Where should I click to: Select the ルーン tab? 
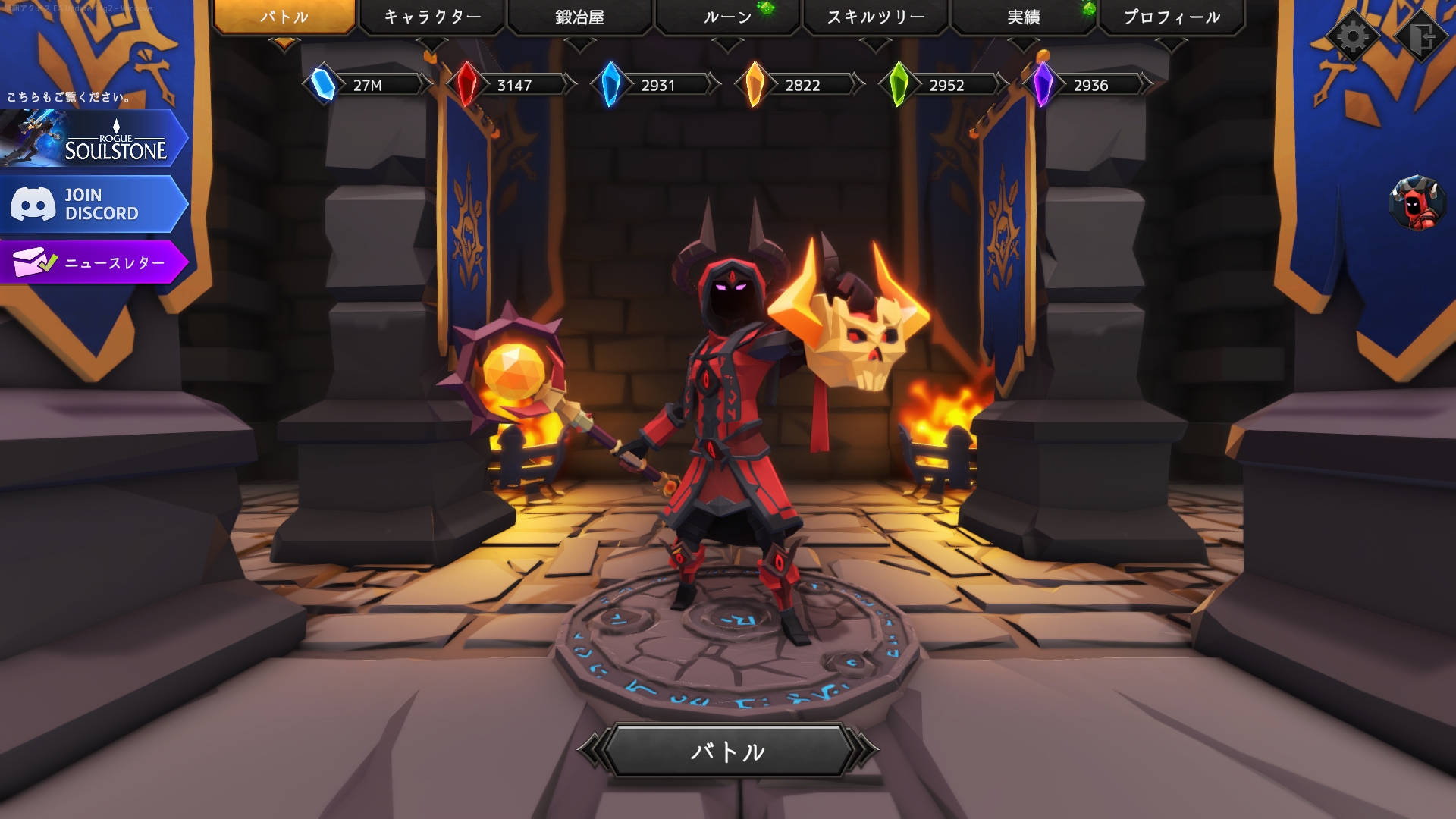(727, 17)
